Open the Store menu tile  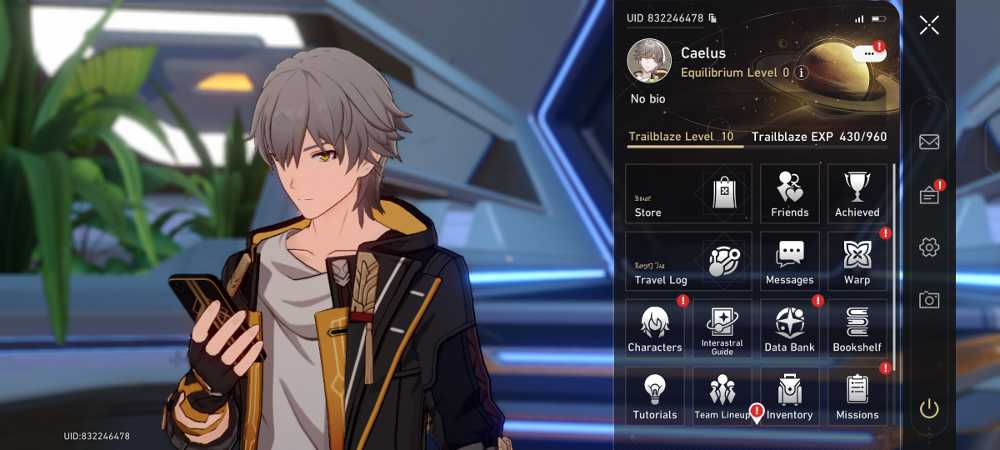[x=688, y=193]
